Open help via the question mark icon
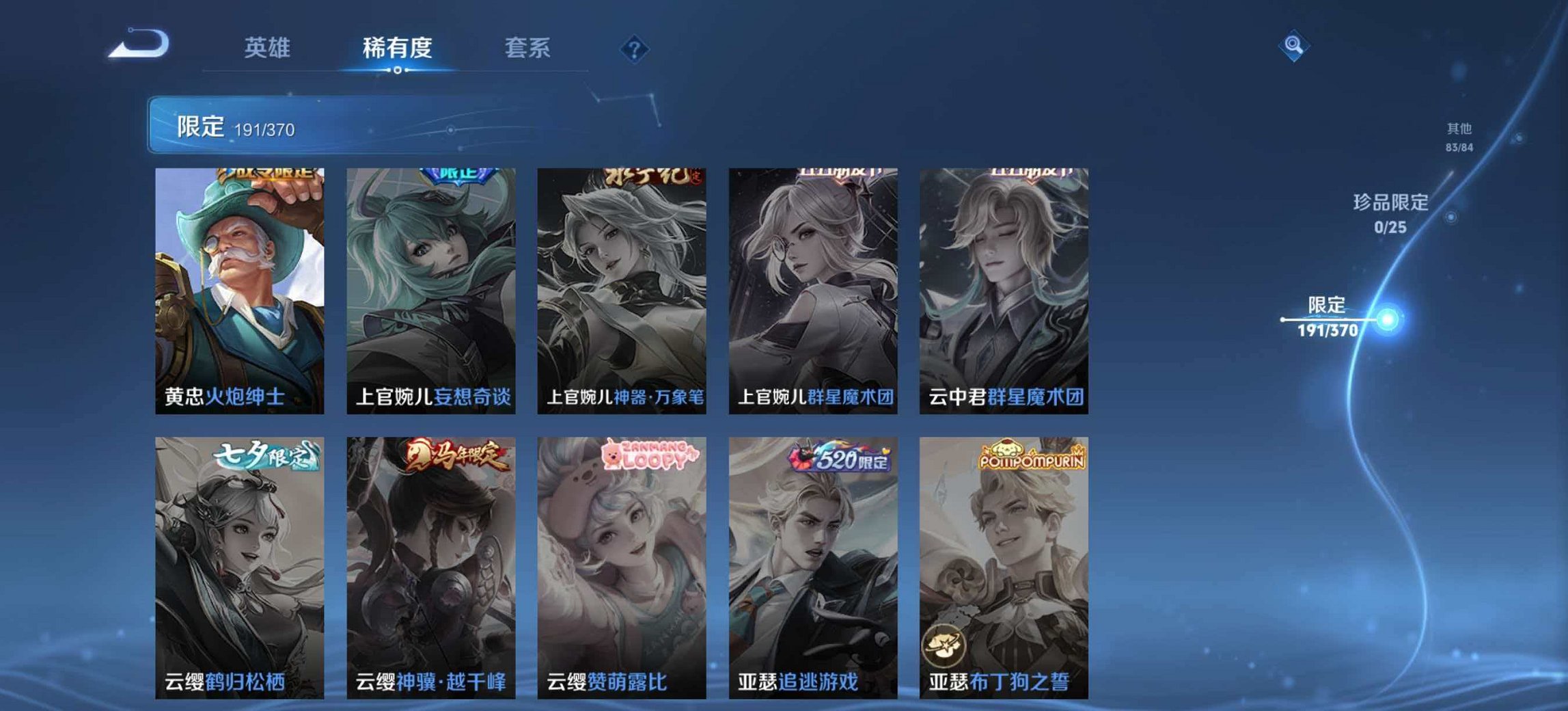 [x=635, y=48]
